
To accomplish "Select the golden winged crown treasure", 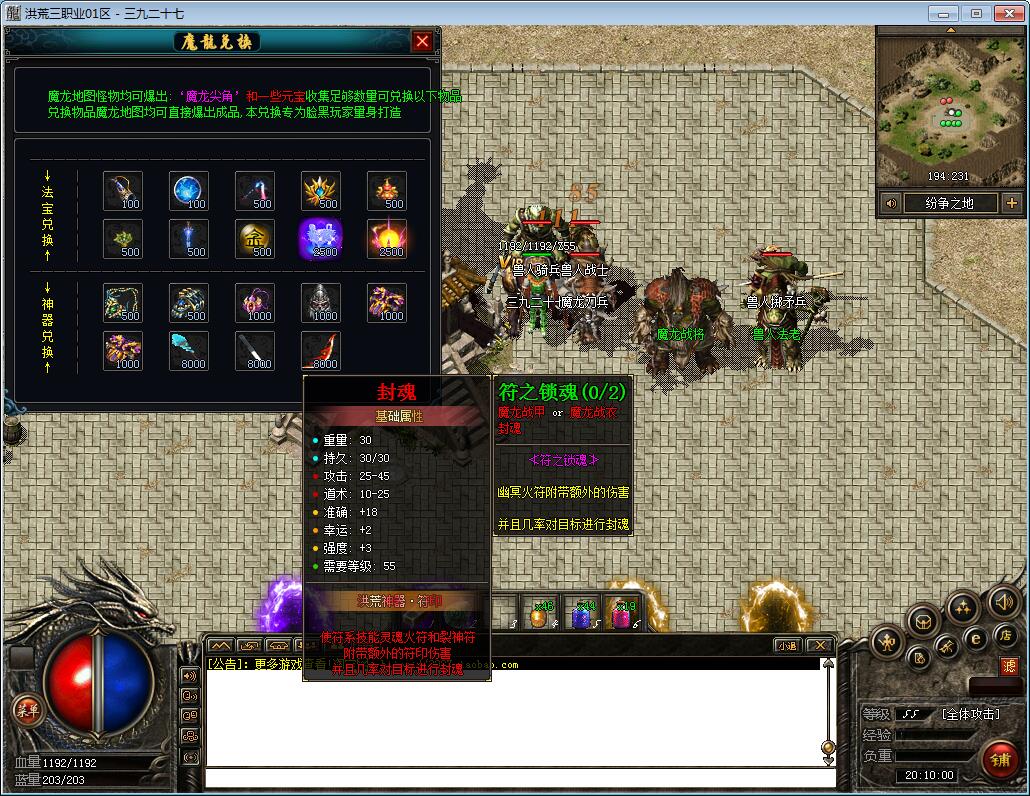I will [x=321, y=190].
